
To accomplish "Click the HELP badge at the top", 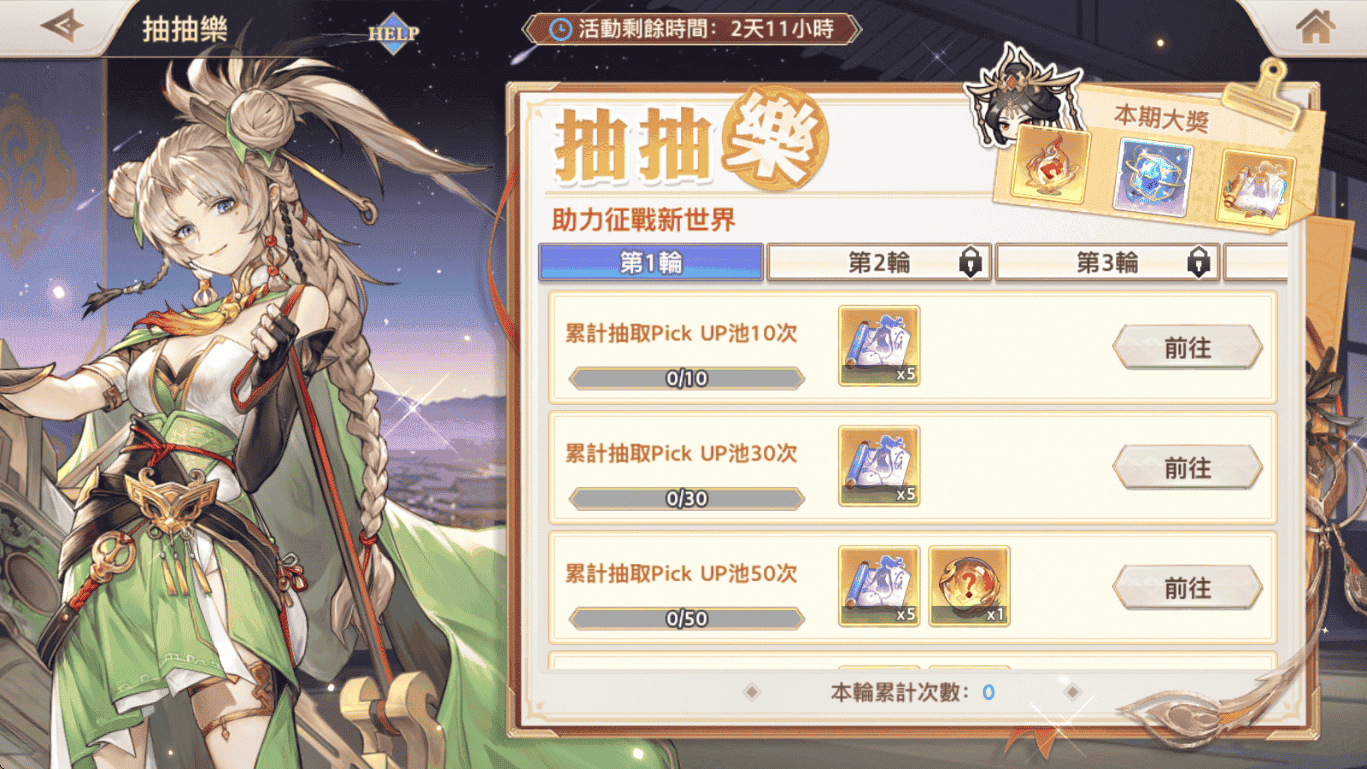I will coord(393,31).
